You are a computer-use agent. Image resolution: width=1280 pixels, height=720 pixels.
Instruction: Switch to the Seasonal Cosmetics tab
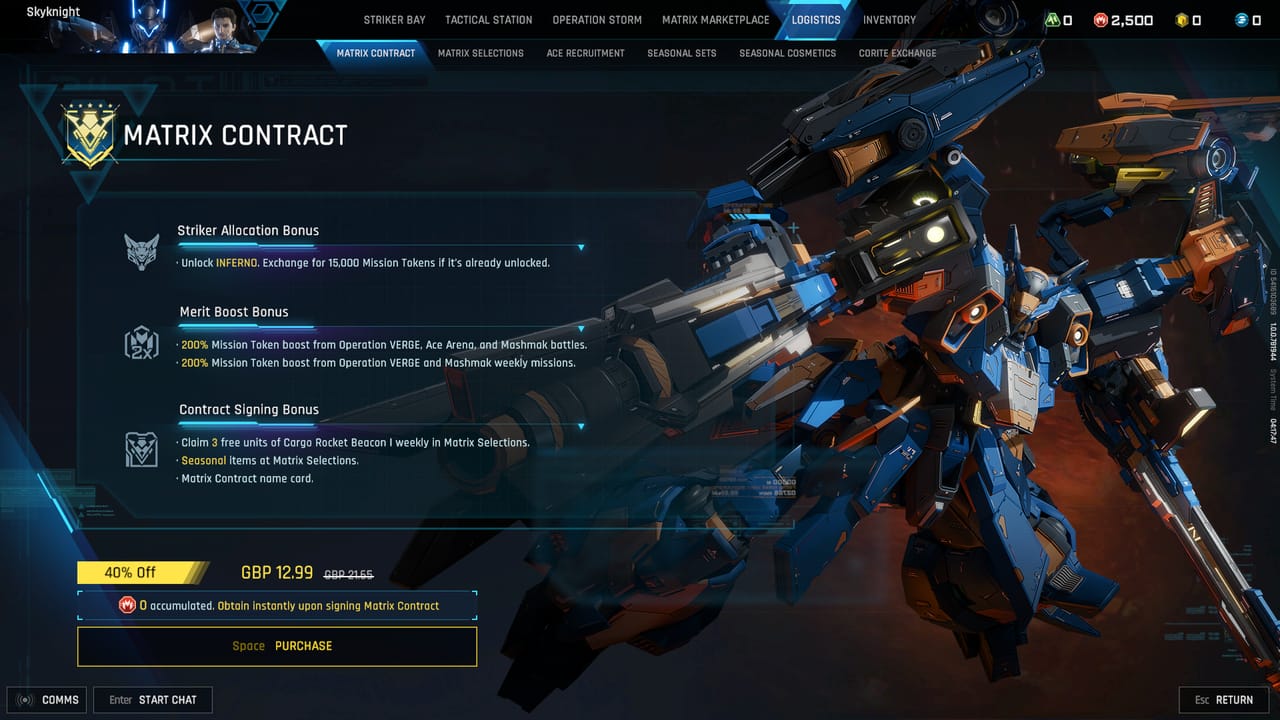(x=787, y=53)
